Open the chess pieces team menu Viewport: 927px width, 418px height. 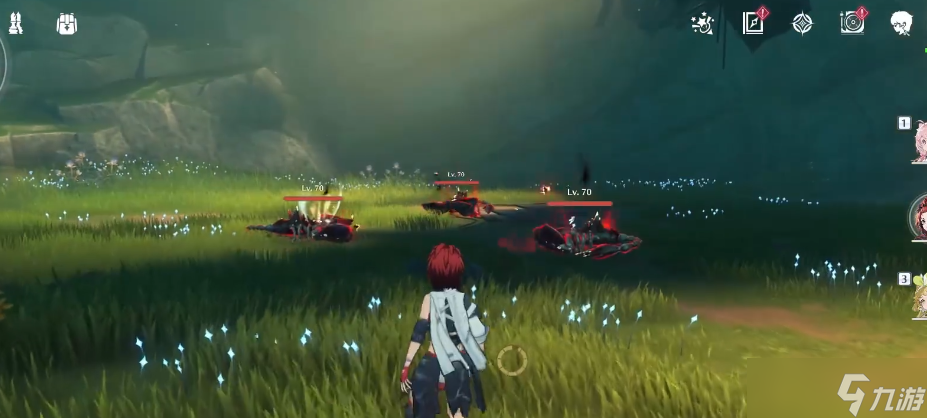click(15, 23)
